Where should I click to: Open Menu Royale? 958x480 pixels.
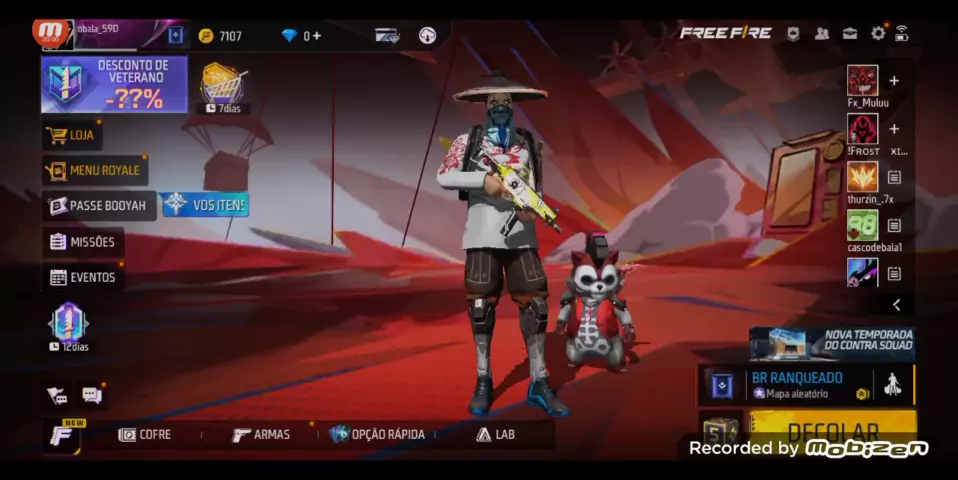(95, 170)
